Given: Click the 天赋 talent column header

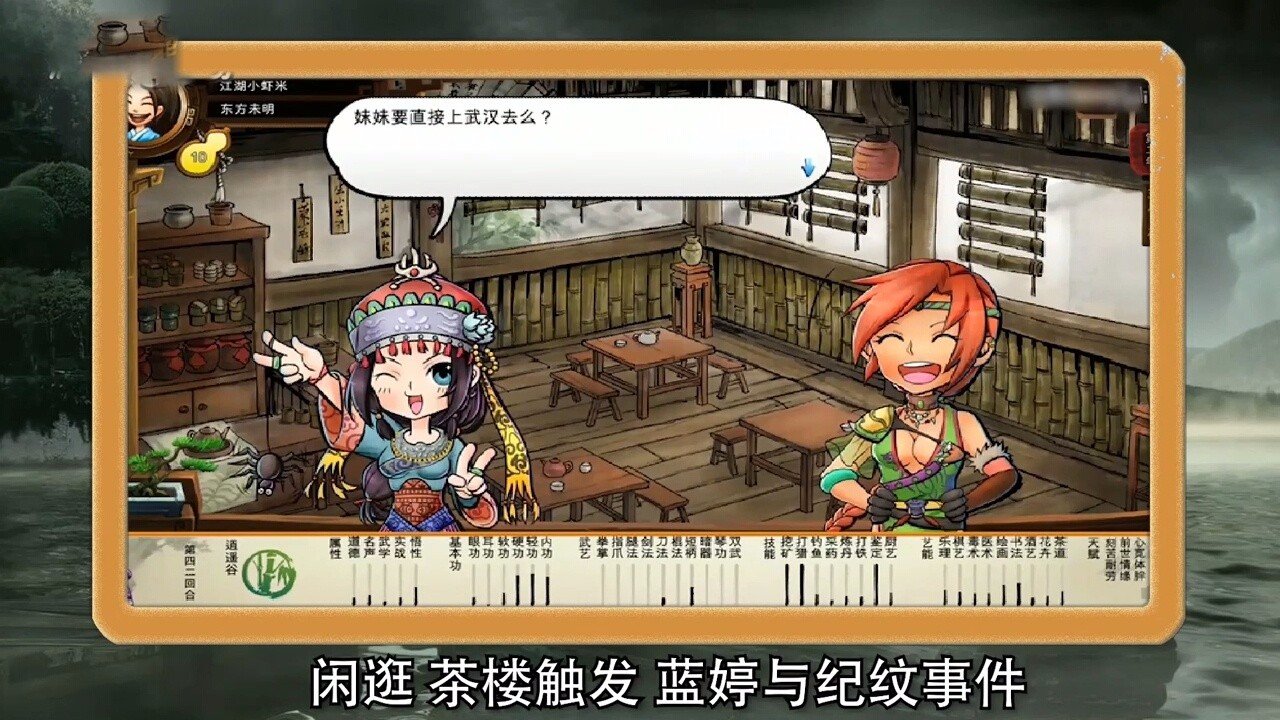Looking at the screenshot, I should [1092, 548].
